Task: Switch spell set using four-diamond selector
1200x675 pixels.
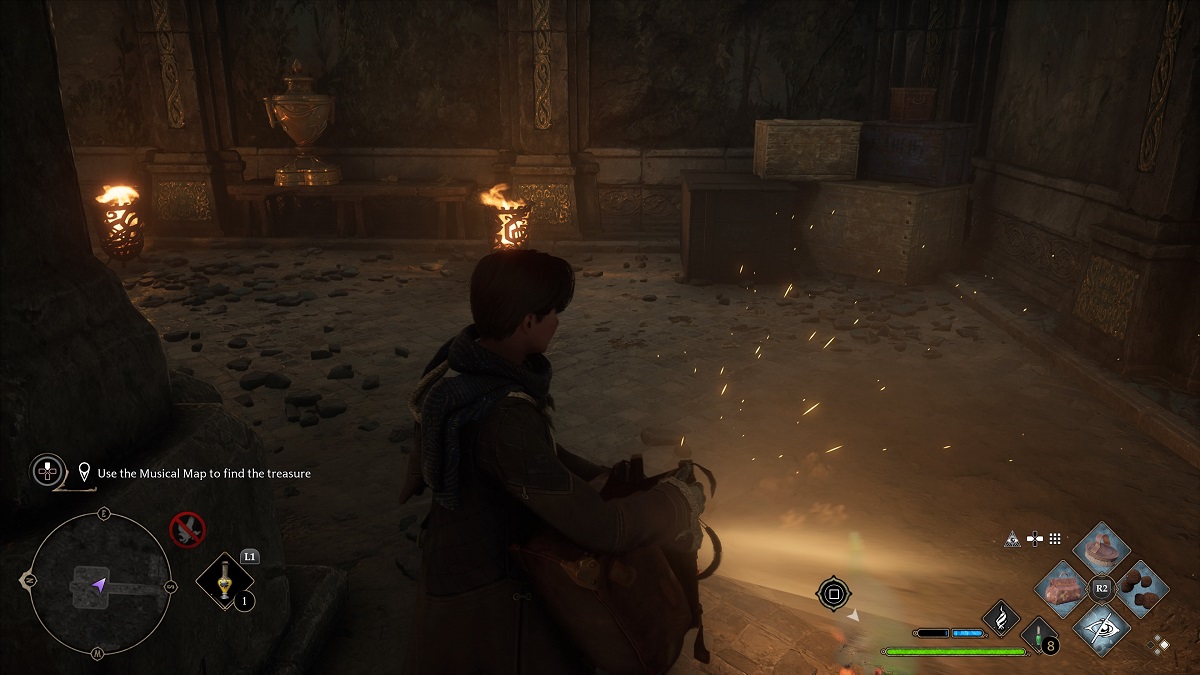Action: click(1160, 644)
